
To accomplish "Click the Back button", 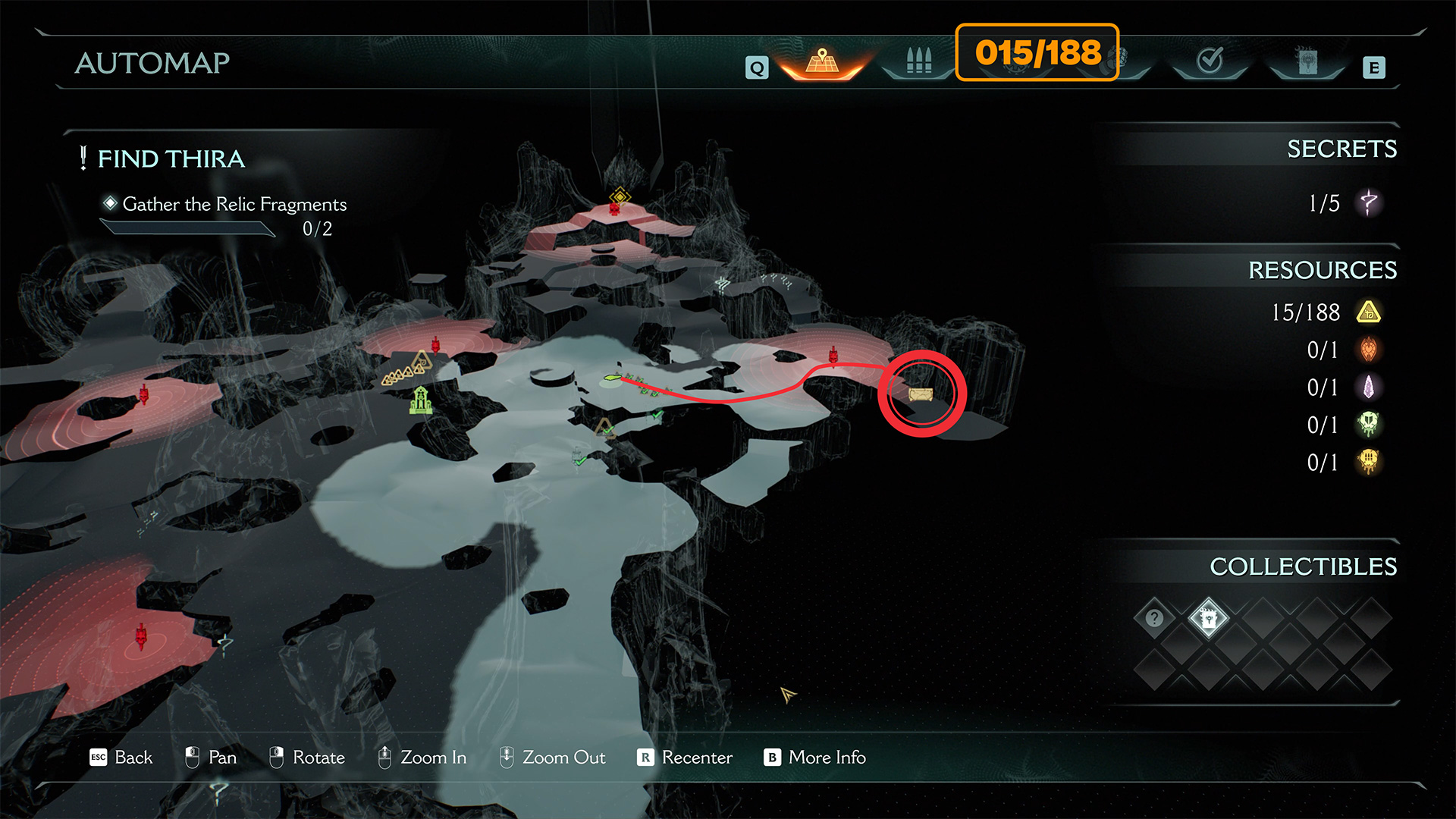I will point(121,758).
